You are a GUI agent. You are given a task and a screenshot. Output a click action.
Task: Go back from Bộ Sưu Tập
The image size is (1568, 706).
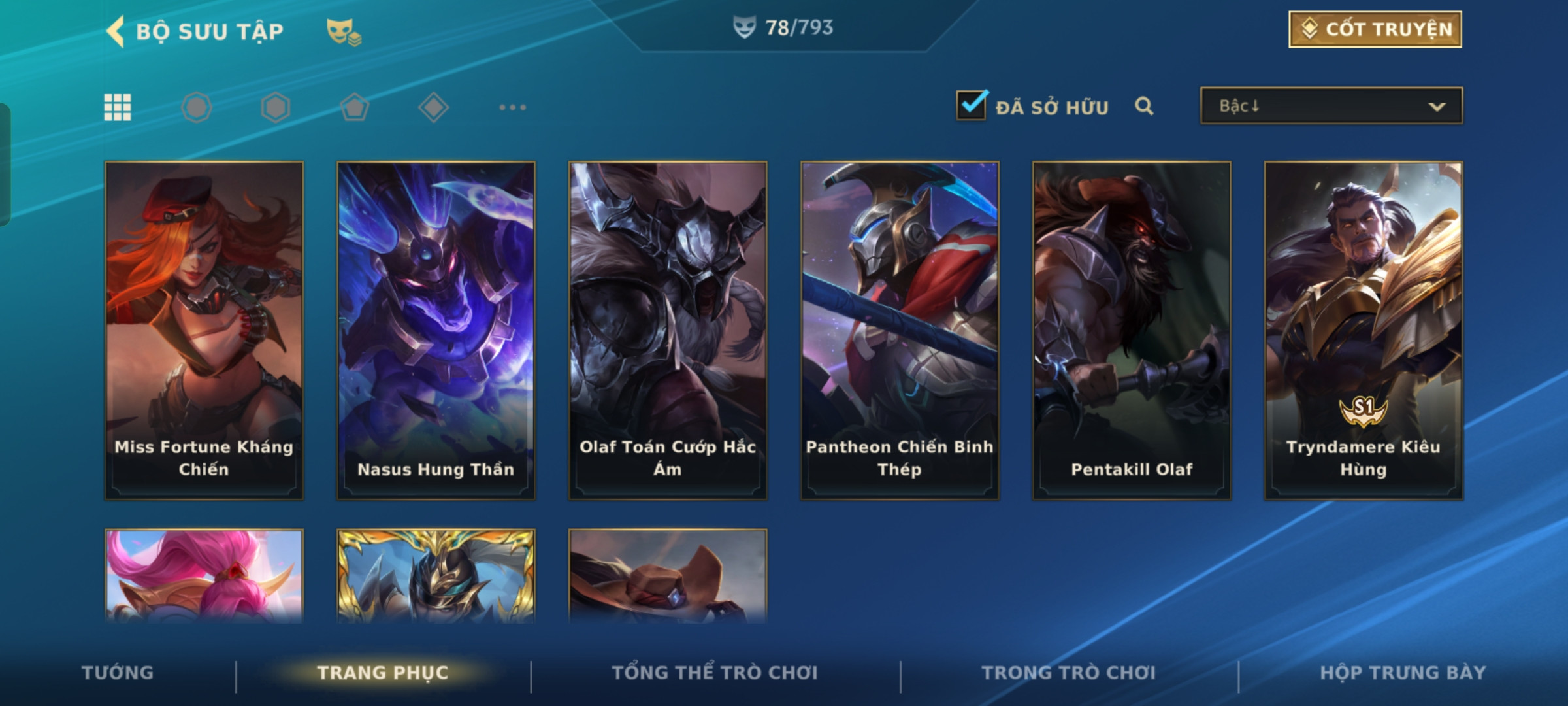(116, 31)
